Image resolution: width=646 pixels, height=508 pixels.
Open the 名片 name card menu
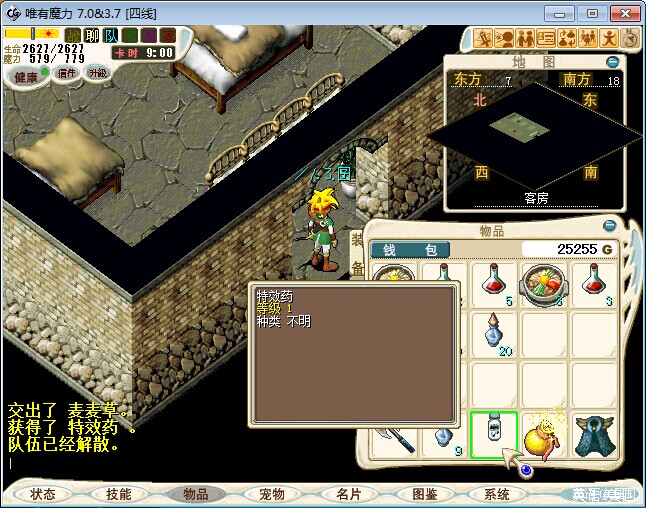348,494
